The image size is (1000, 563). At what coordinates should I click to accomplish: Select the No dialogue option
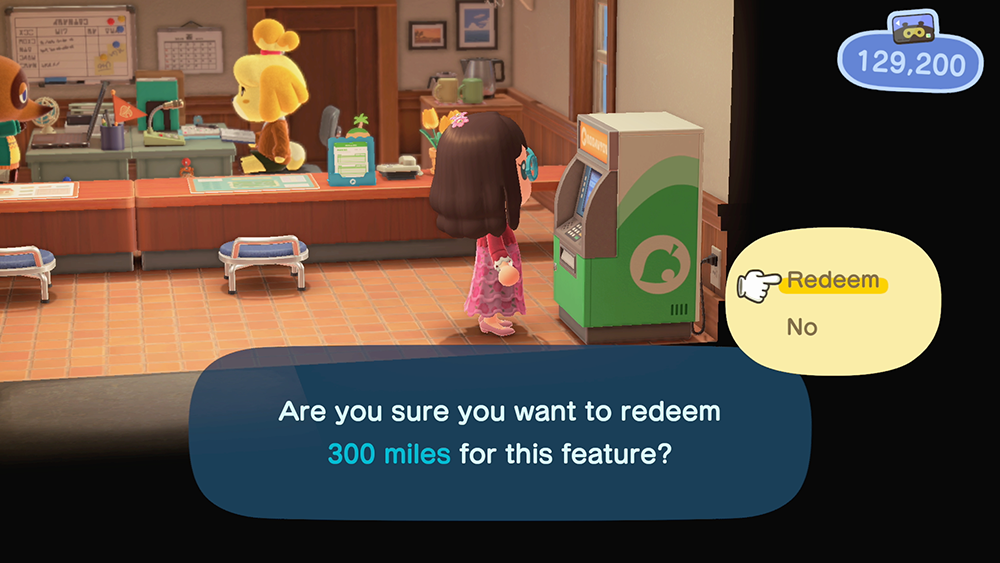pyautogui.click(x=802, y=327)
